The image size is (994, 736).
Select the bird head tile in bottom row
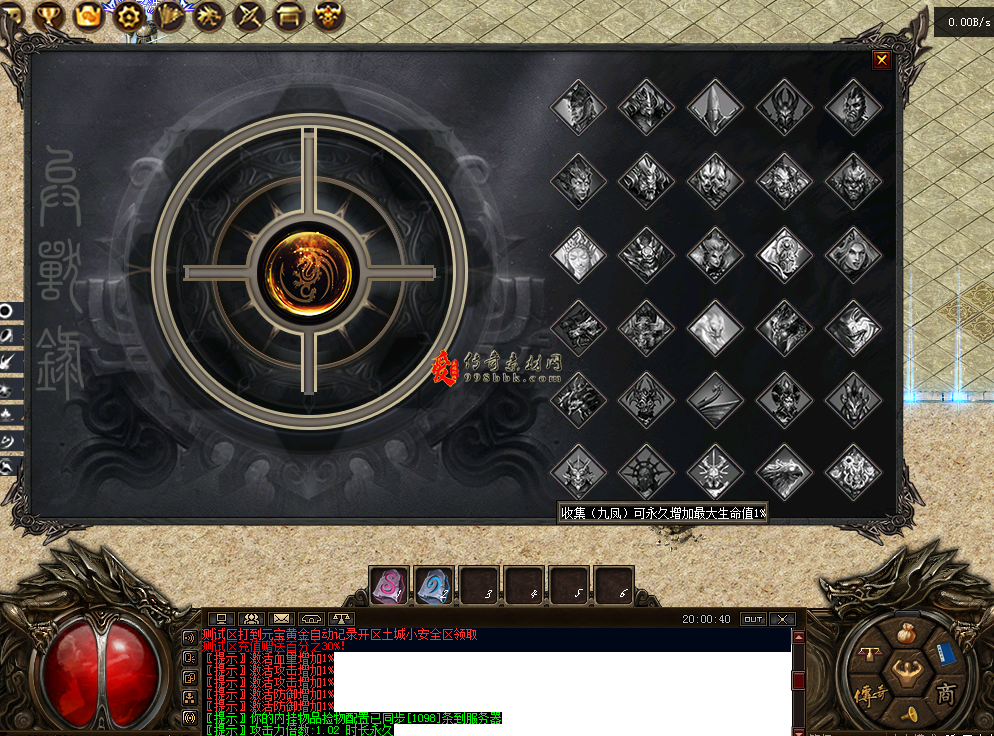pos(784,472)
